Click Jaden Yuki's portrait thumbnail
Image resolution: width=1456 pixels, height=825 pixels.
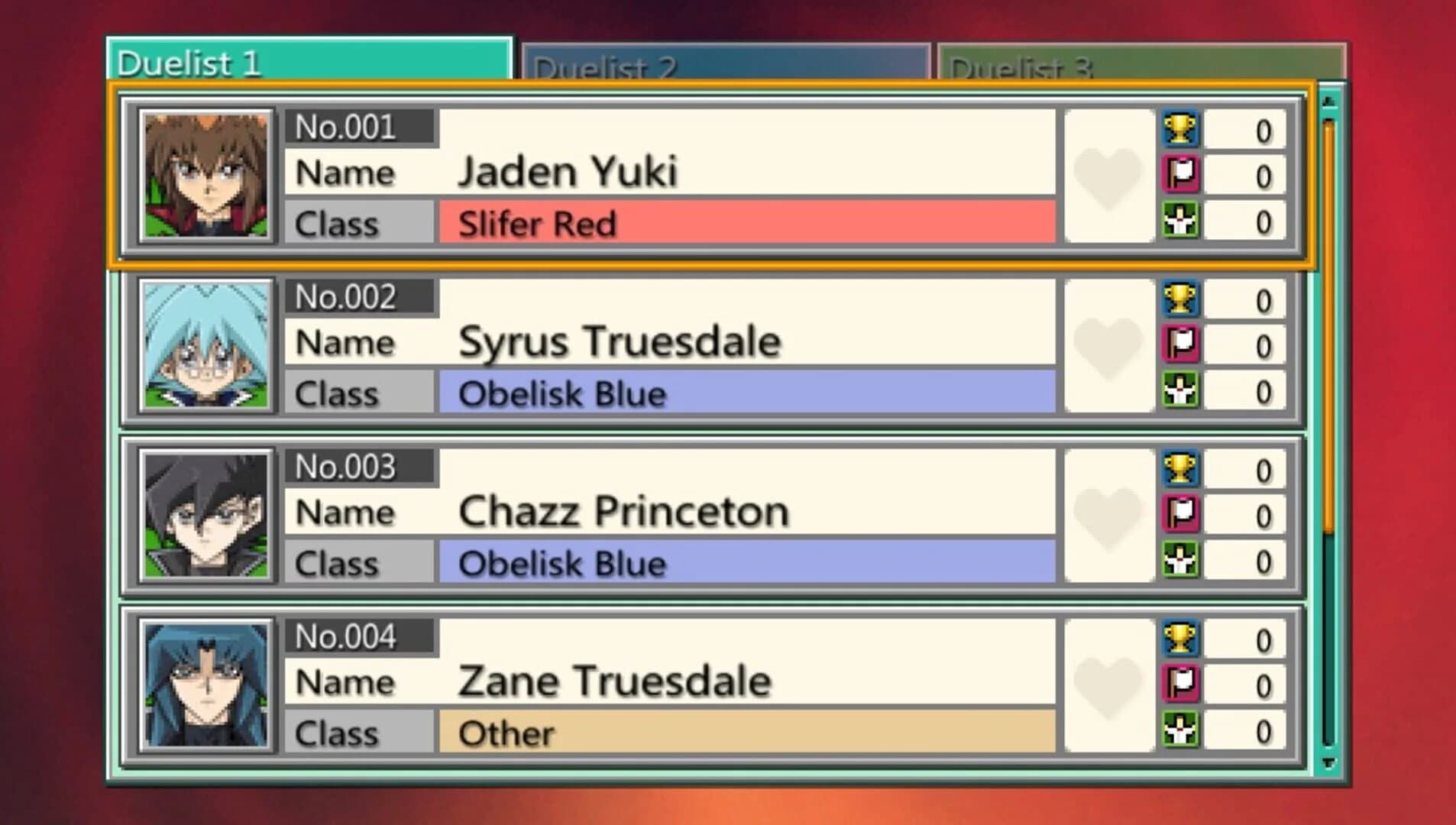(x=205, y=174)
